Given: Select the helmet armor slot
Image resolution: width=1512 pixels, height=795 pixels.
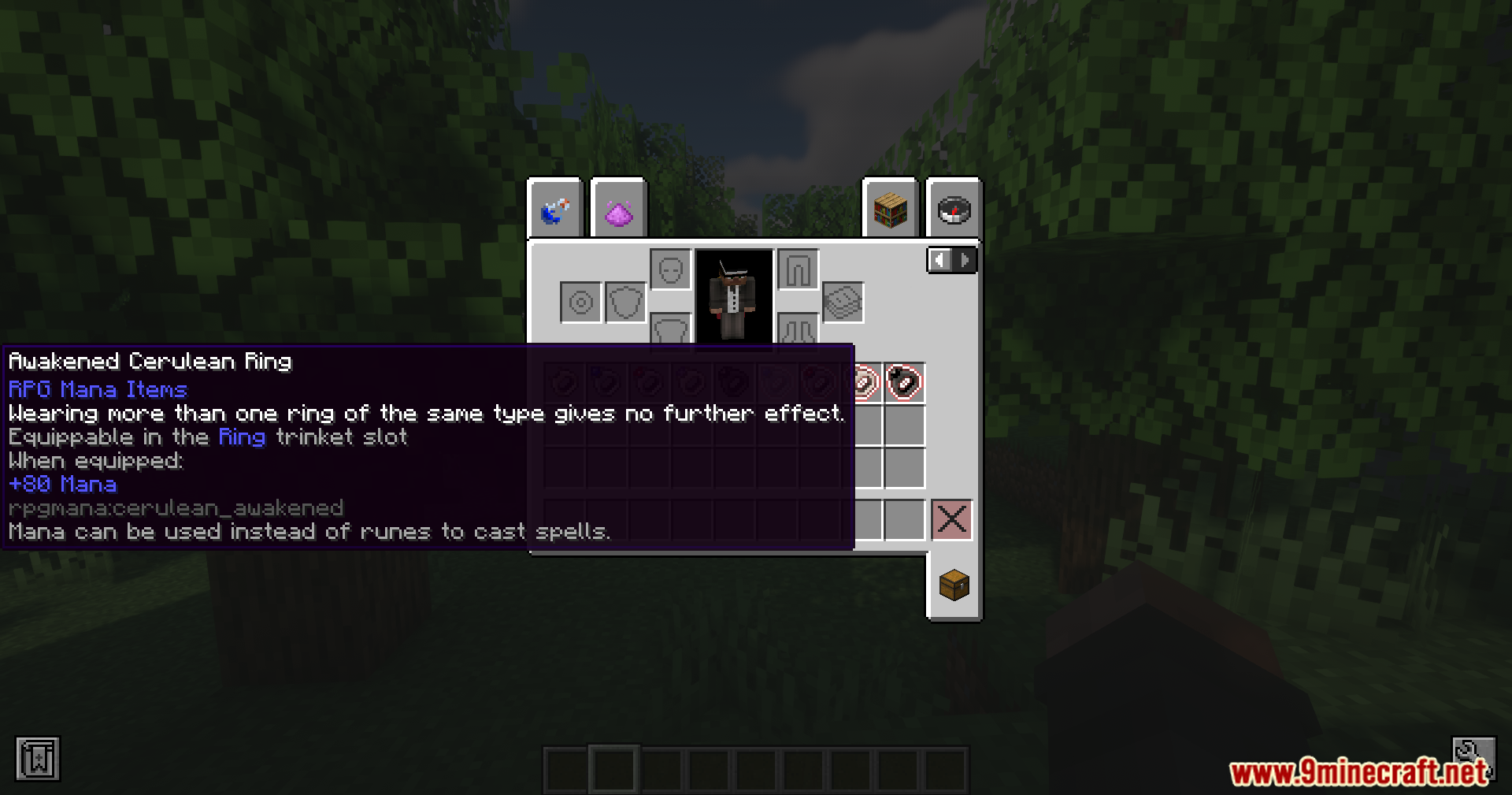Looking at the screenshot, I should pos(671,270).
